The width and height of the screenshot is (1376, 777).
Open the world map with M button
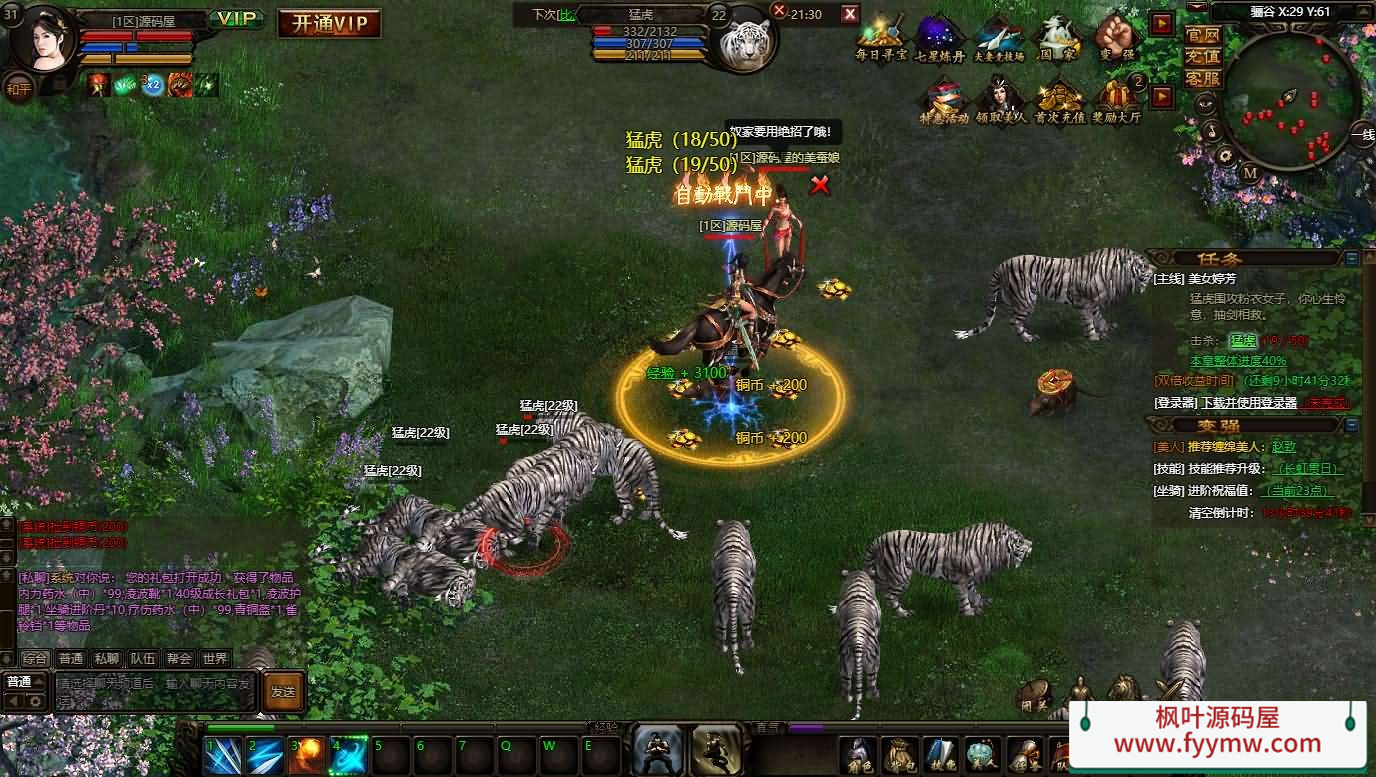coord(1250,173)
